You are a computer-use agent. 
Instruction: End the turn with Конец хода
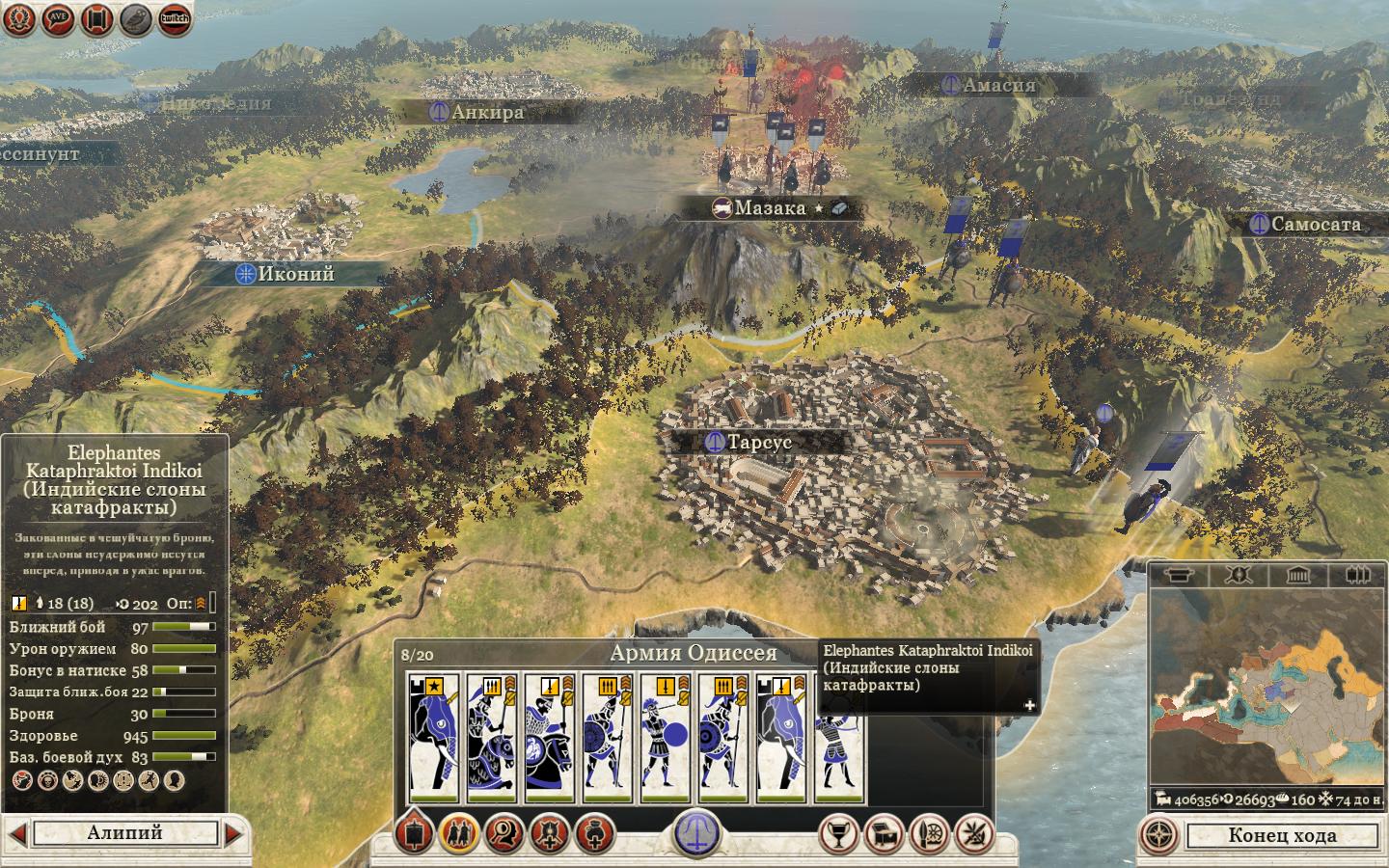coord(1281,835)
